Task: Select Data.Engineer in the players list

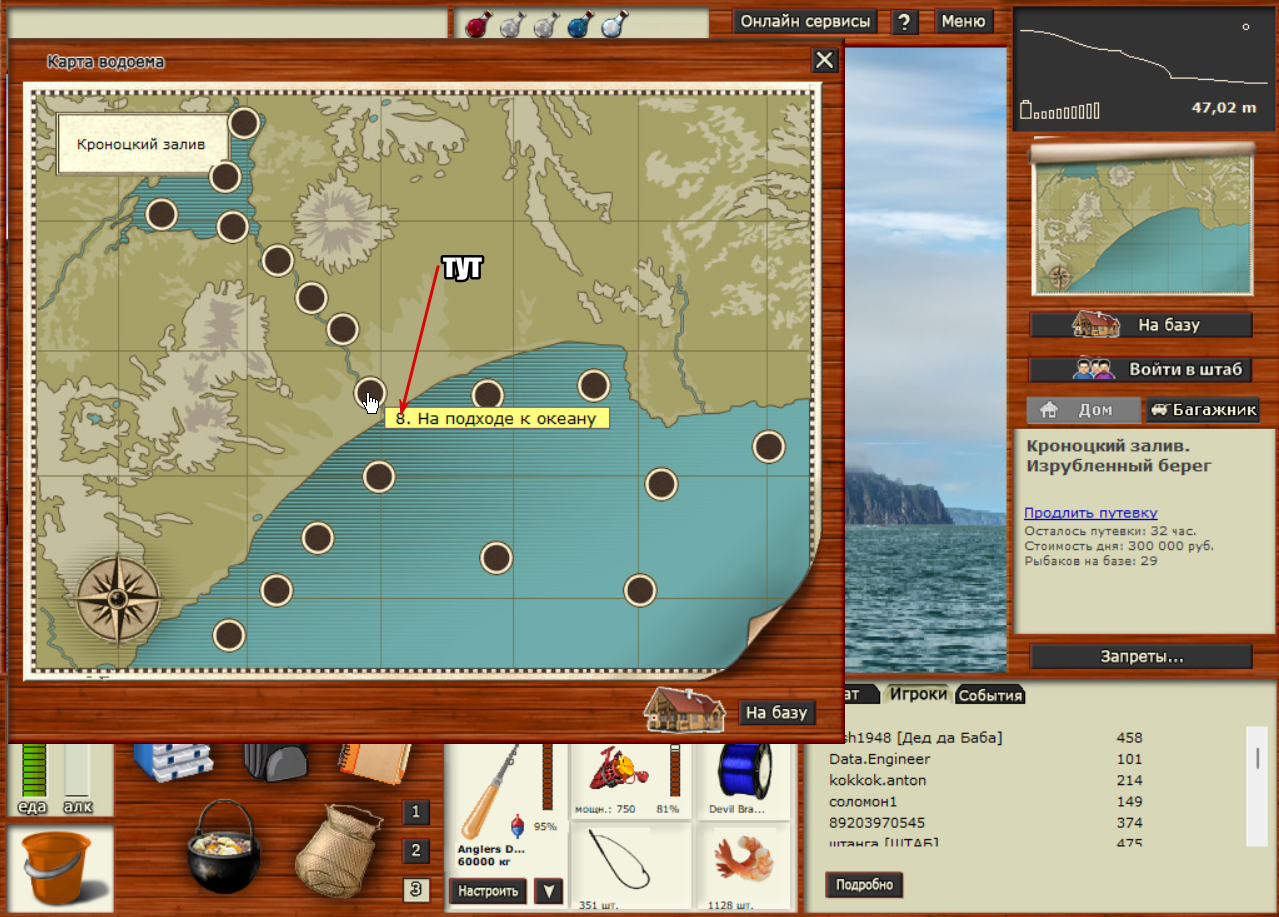Action: coord(879,759)
